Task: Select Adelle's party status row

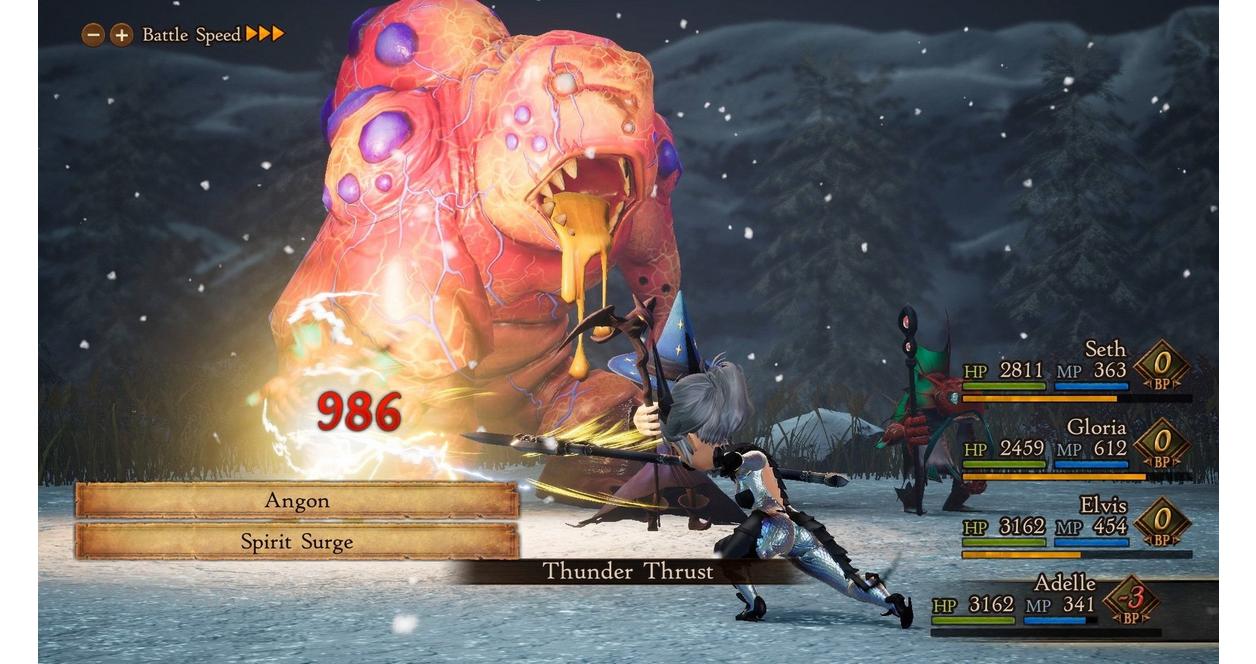Action: coord(1060,604)
